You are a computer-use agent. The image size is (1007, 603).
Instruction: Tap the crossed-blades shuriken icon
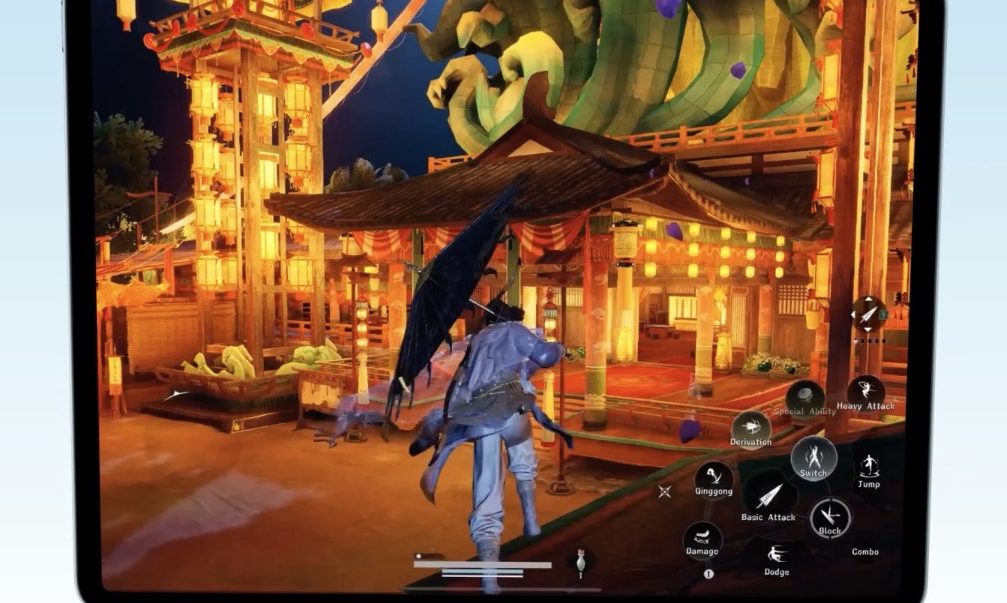664,491
